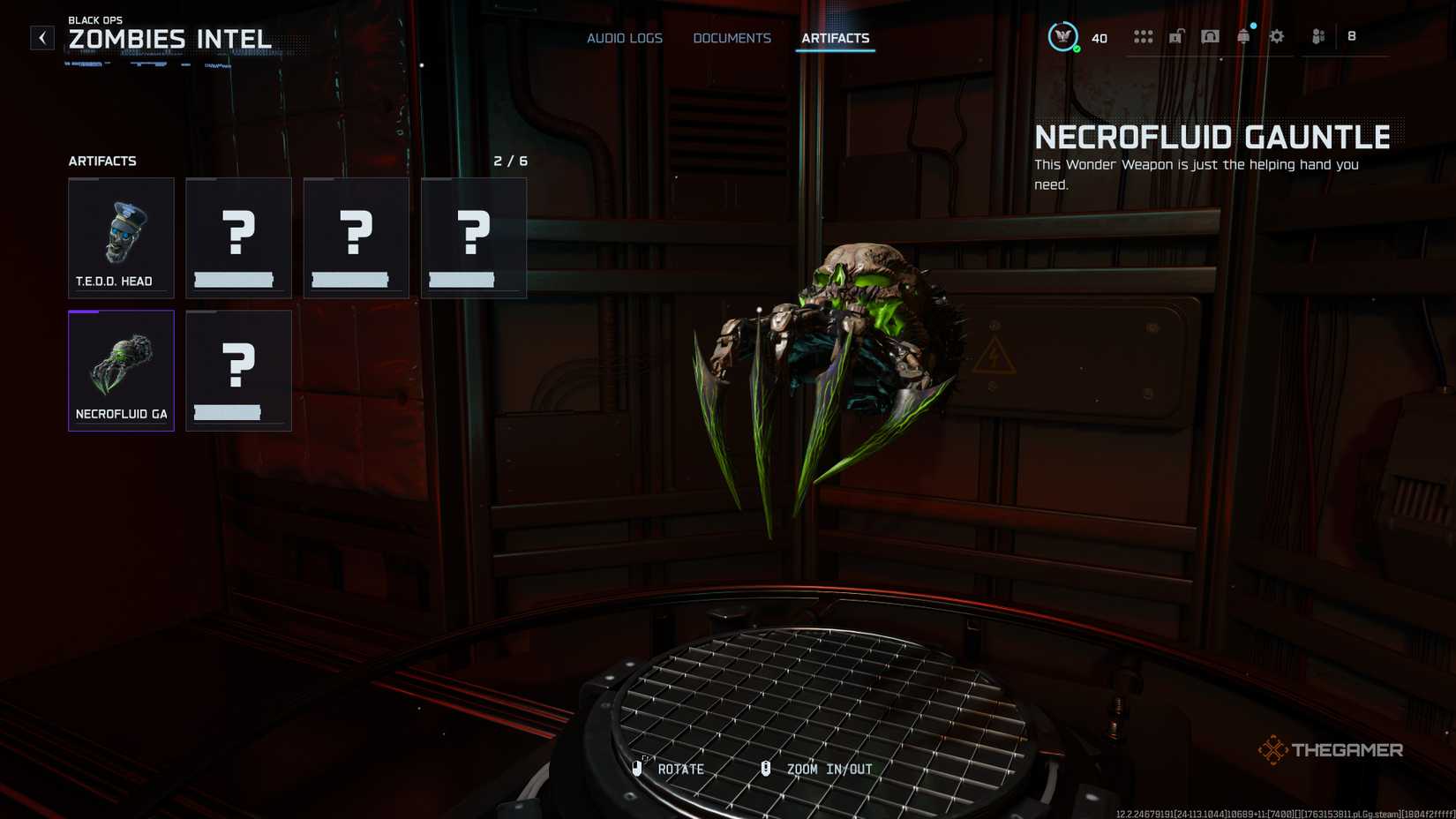Open the player rank emblem
Image resolution: width=1456 pixels, height=819 pixels.
click(1062, 37)
